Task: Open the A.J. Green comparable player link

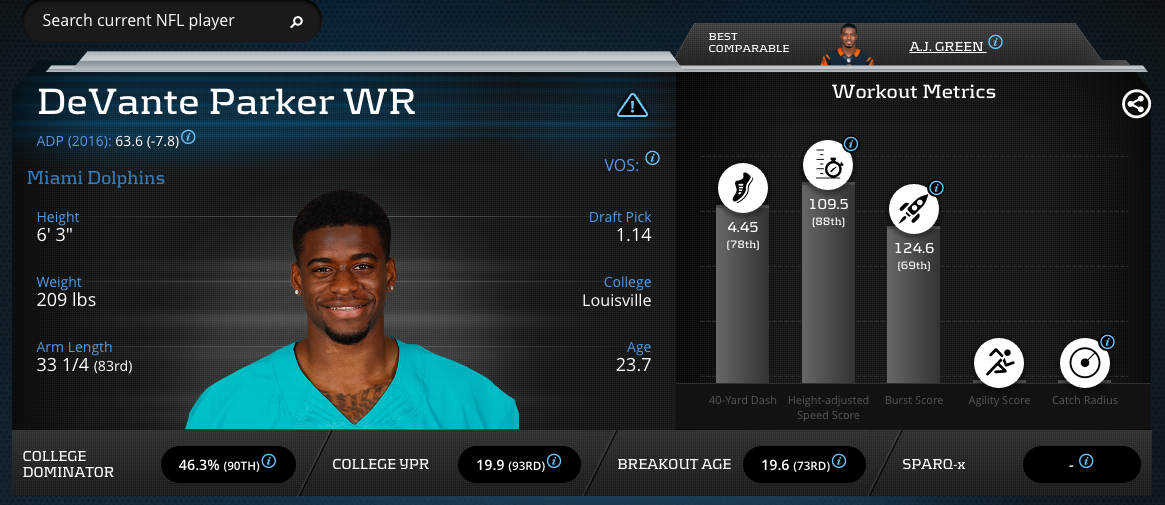Action: tap(946, 46)
